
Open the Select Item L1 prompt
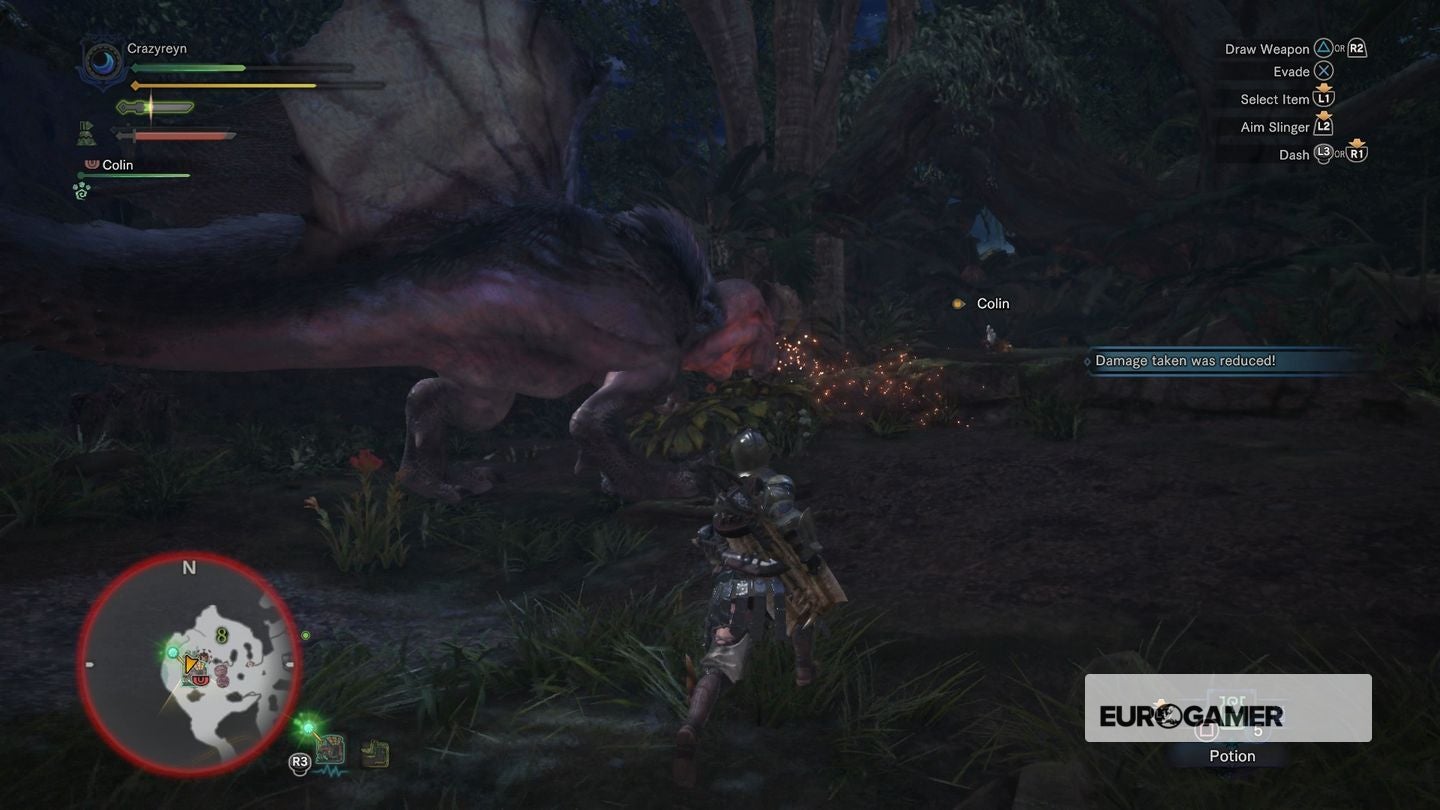[x=1326, y=98]
